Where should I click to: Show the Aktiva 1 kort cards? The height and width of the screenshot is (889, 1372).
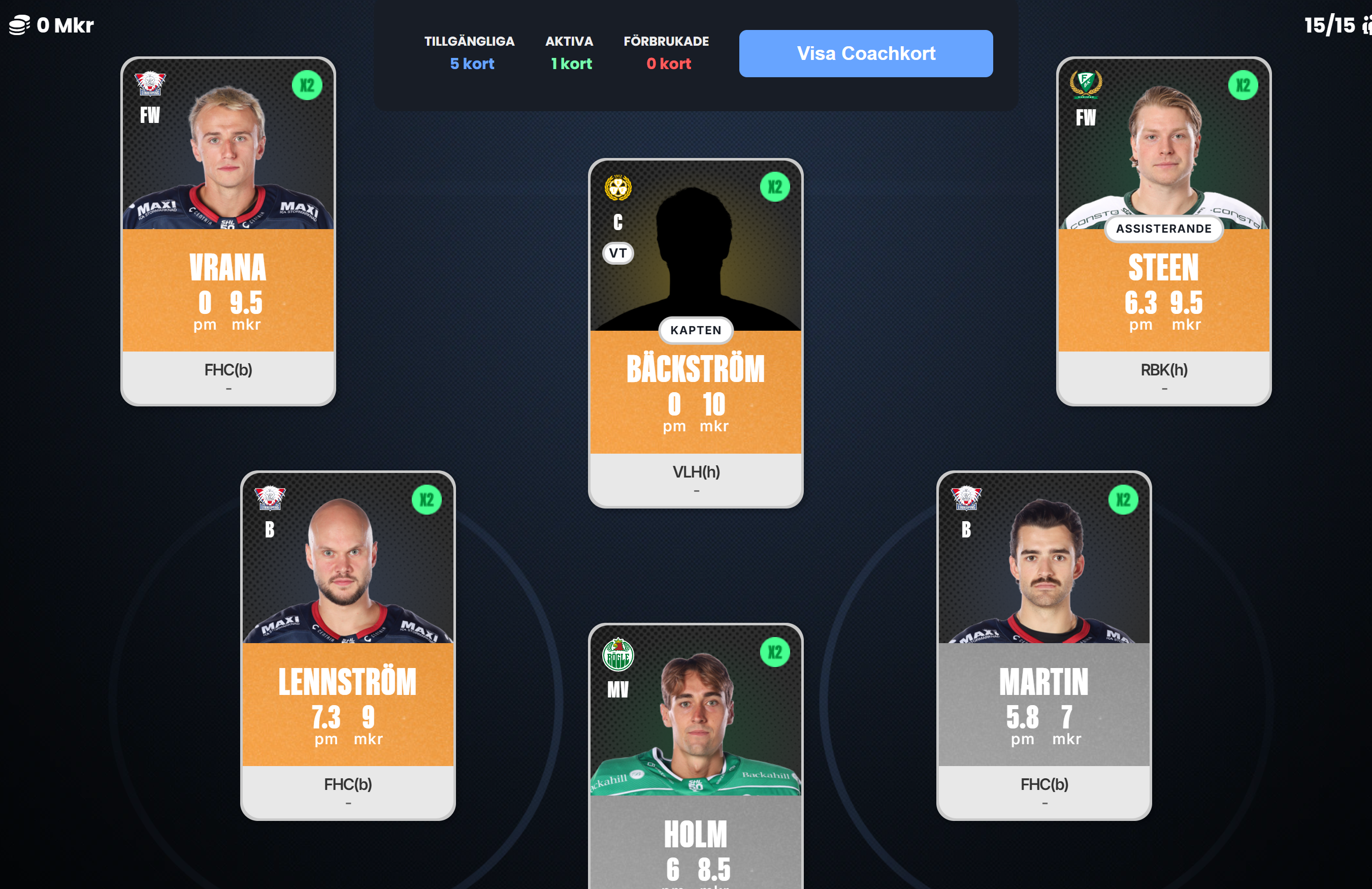click(x=570, y=52)
